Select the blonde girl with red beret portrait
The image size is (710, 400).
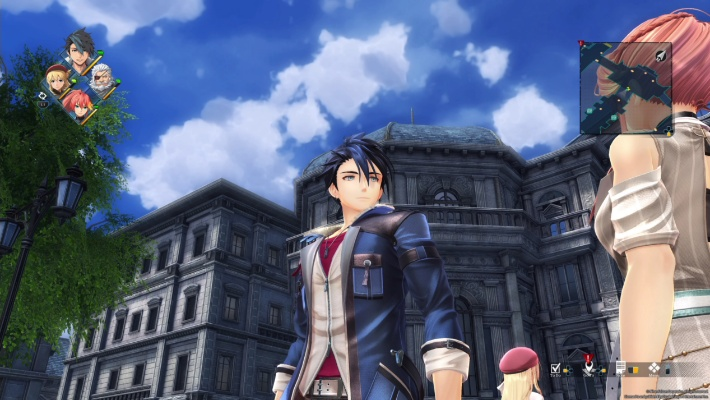pos(57,77)
